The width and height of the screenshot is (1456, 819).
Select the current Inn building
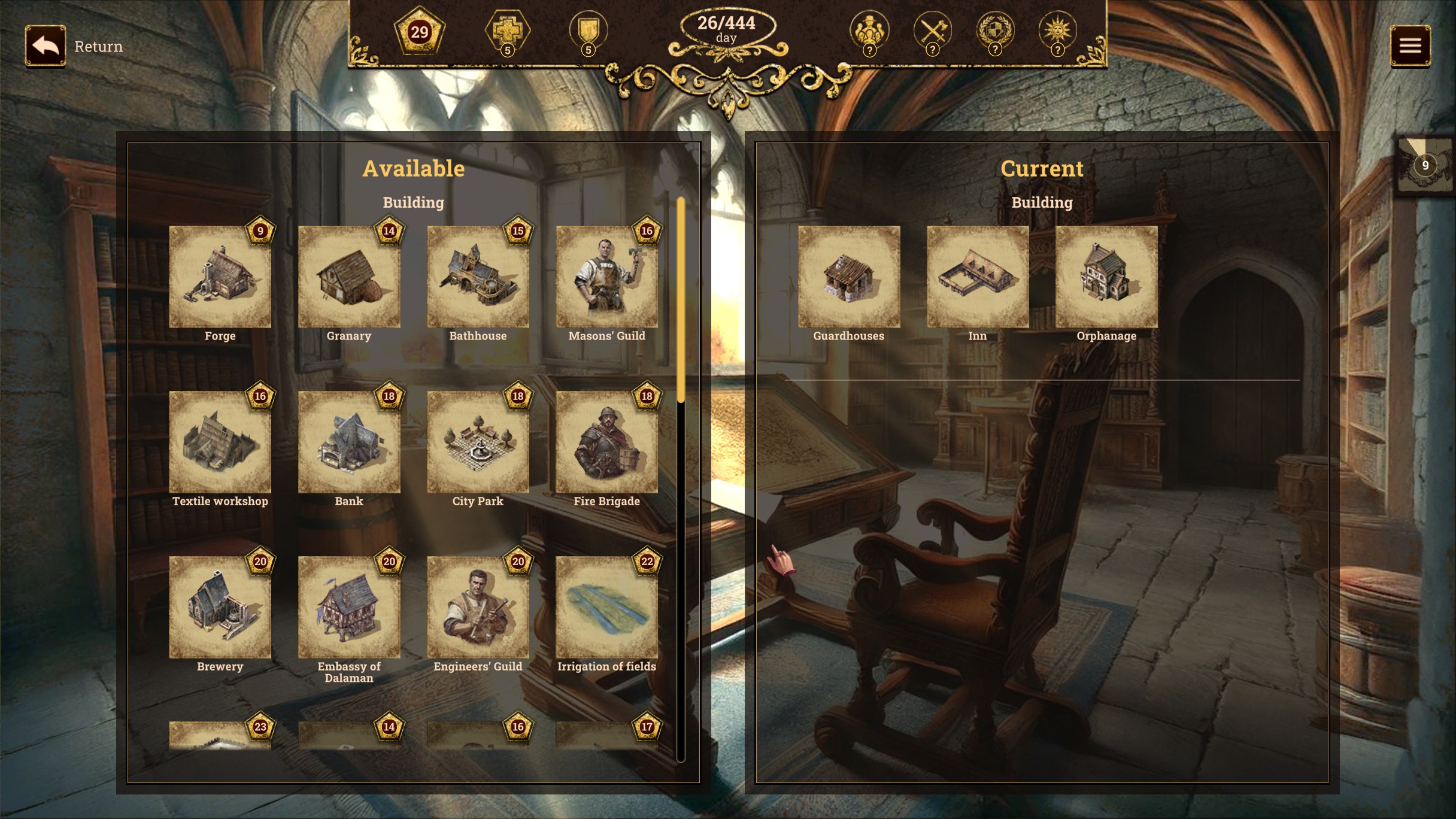[x=978, y=277]
